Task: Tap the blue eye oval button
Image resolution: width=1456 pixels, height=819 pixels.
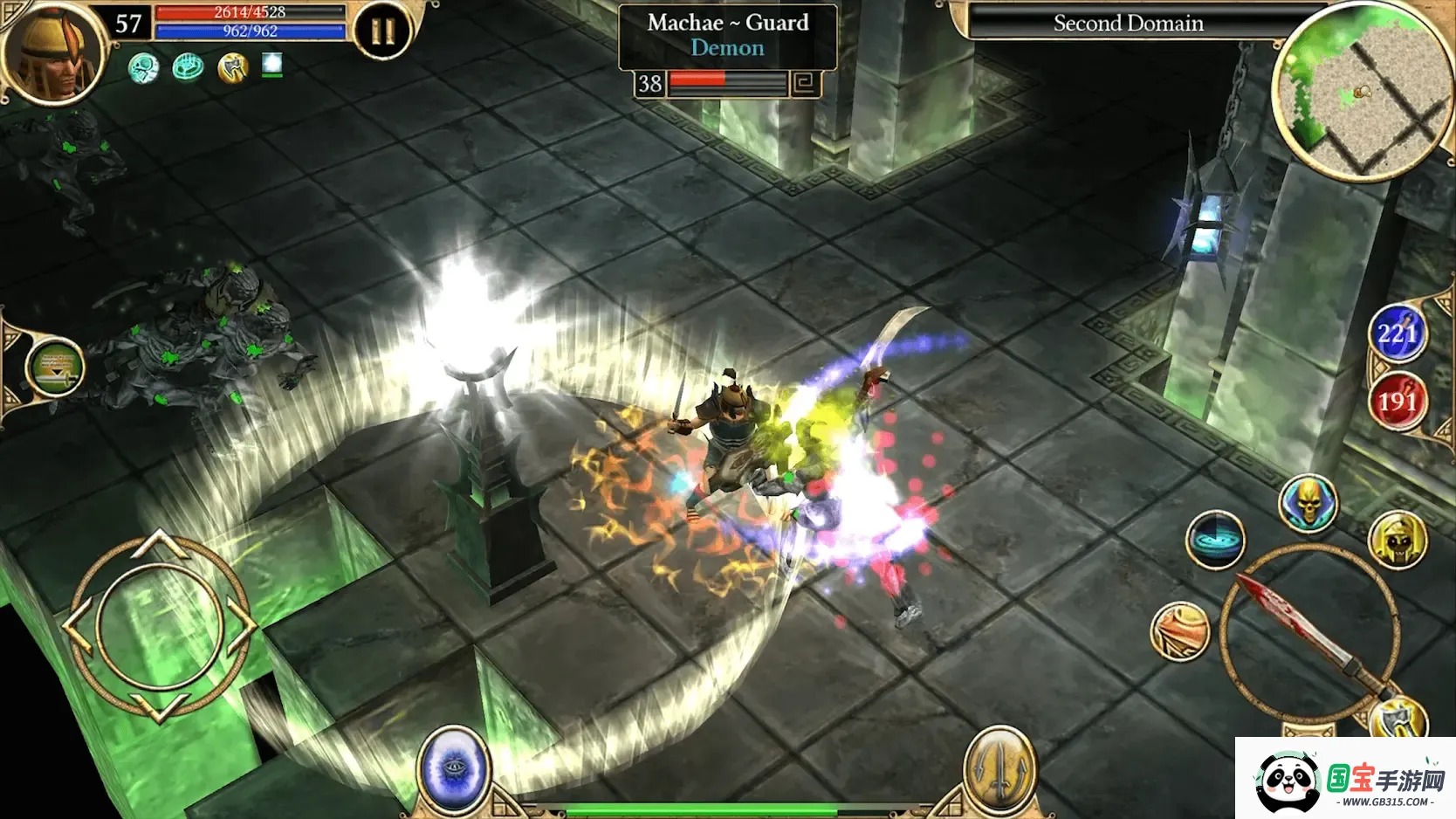Action: pos(454,770)
